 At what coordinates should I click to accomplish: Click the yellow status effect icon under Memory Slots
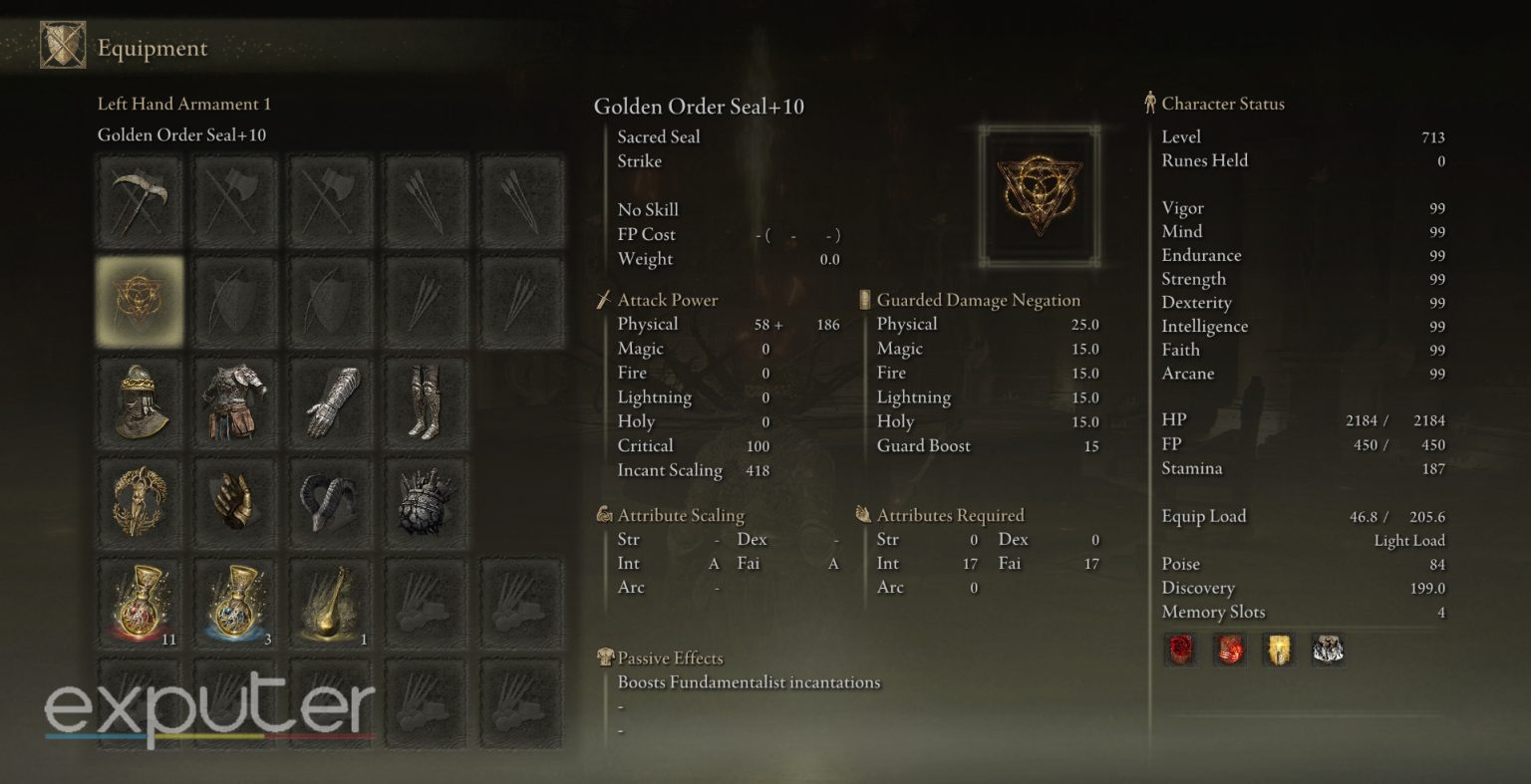point(1280,650)
